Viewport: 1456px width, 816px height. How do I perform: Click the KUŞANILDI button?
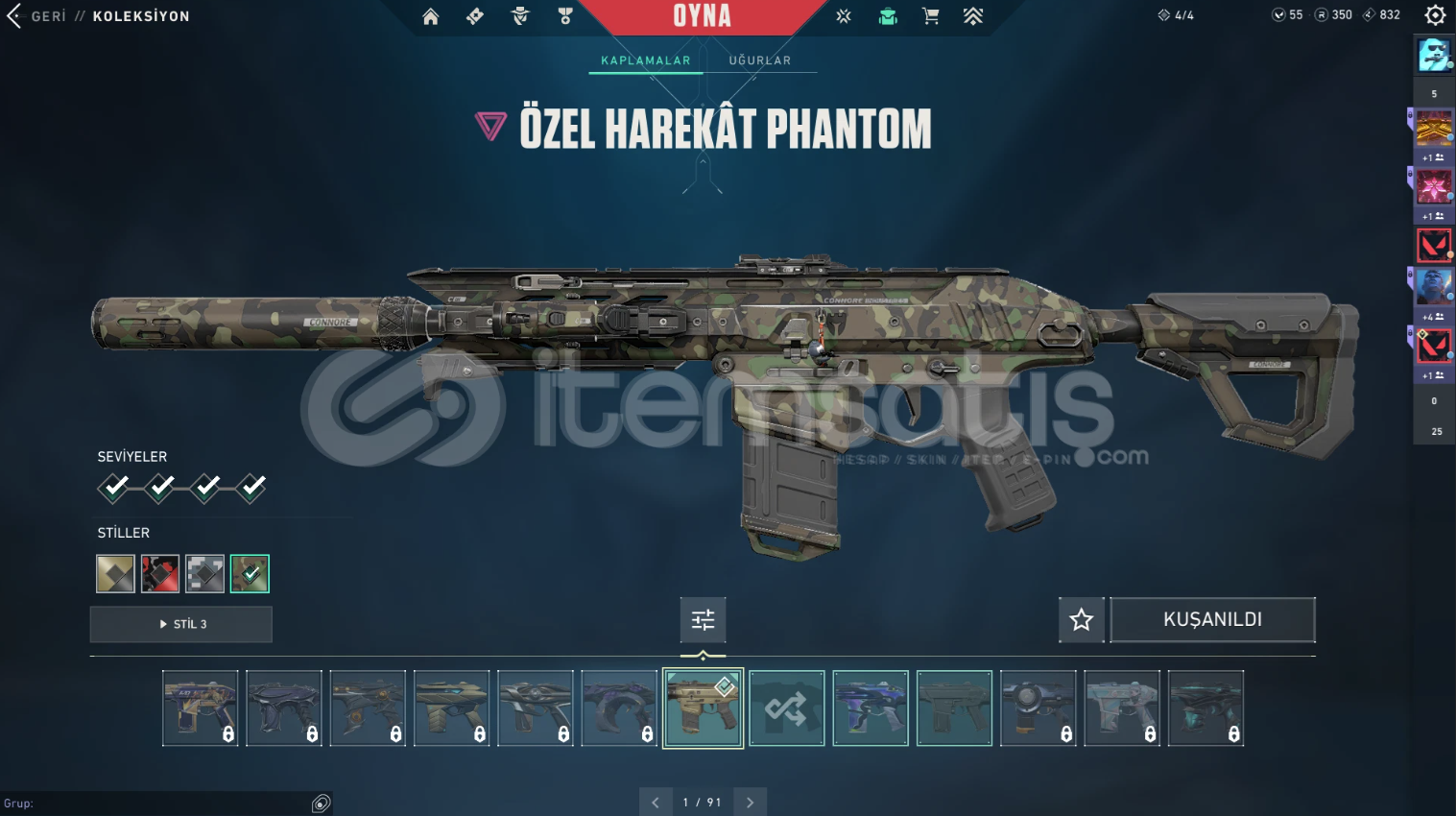1211,619
